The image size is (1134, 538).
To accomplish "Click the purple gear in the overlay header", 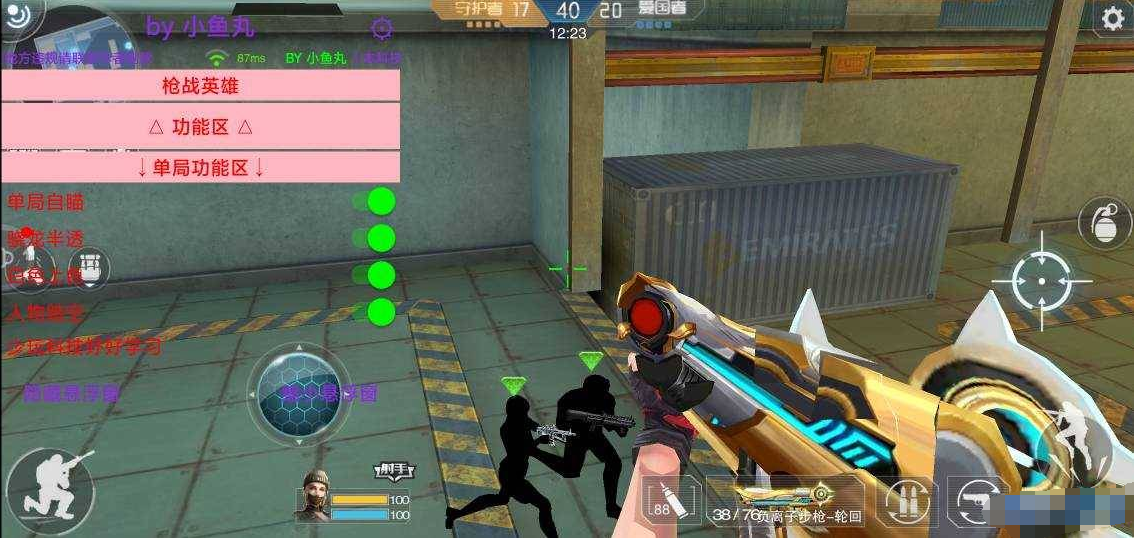I will (381, 28).
